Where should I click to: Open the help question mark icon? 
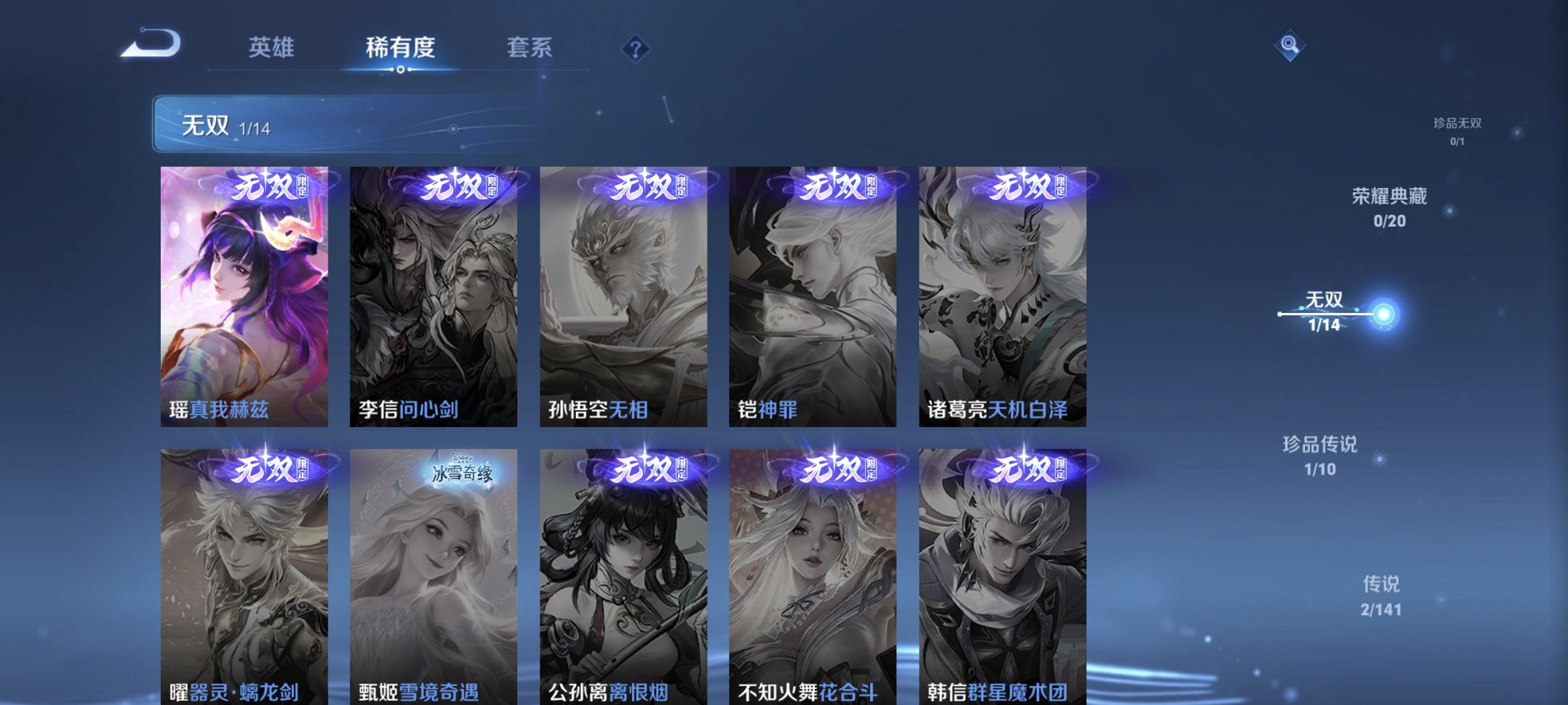[x=635, y=49]
